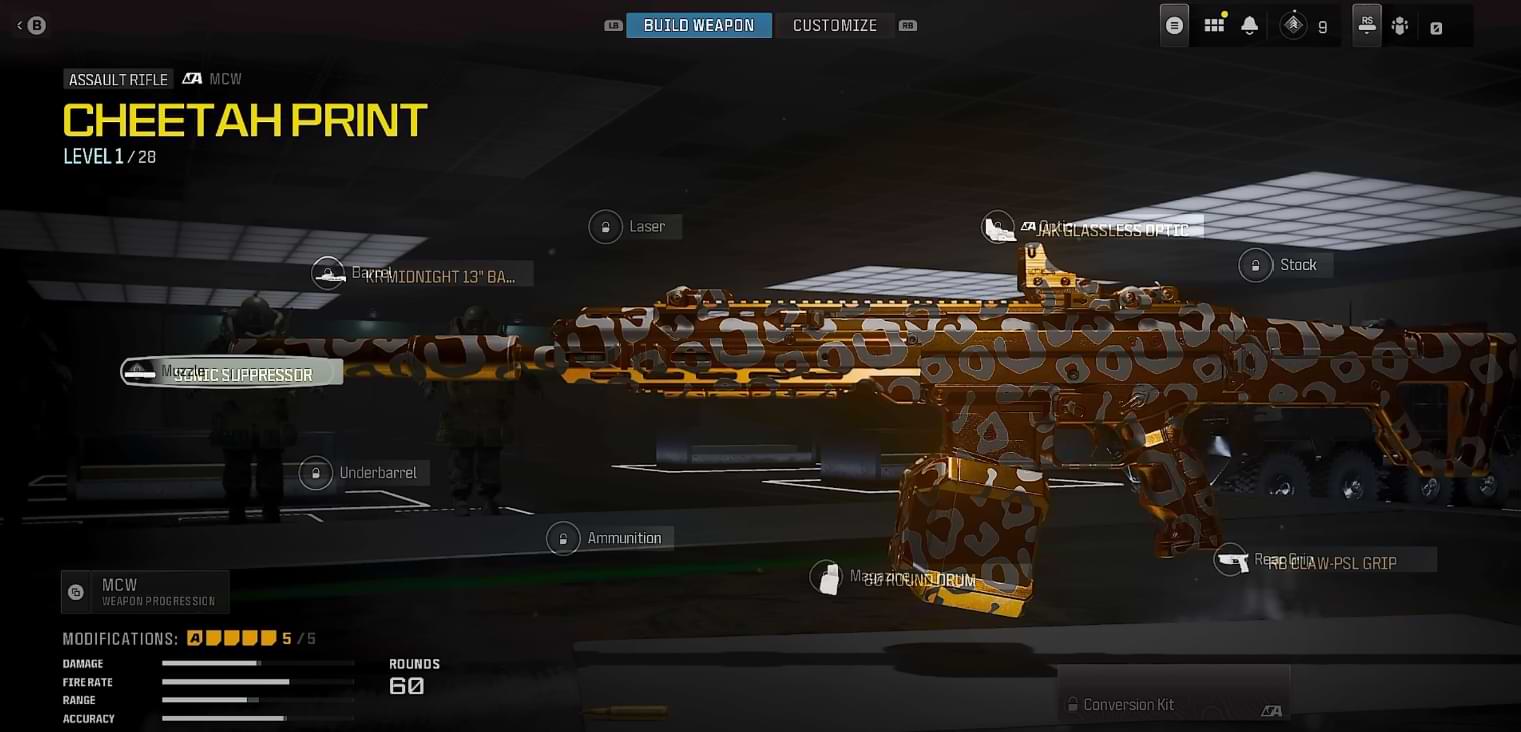Image resolution: width=1521 pixels, height=732 pixels.
Task: Open the locked Stock attachment slot
Action: (x=1256, y=264)
